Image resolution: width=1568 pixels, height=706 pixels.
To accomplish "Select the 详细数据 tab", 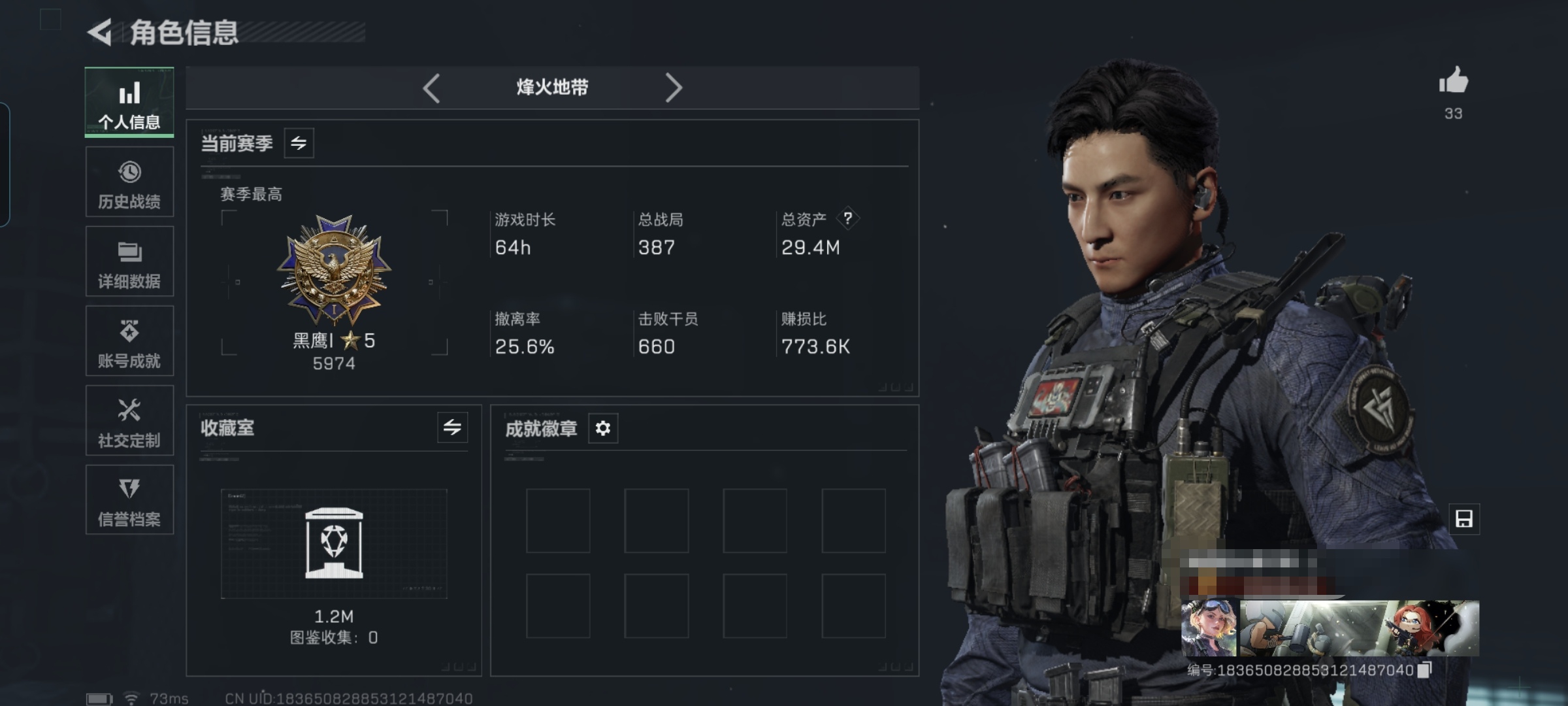I will click(129, 262).
